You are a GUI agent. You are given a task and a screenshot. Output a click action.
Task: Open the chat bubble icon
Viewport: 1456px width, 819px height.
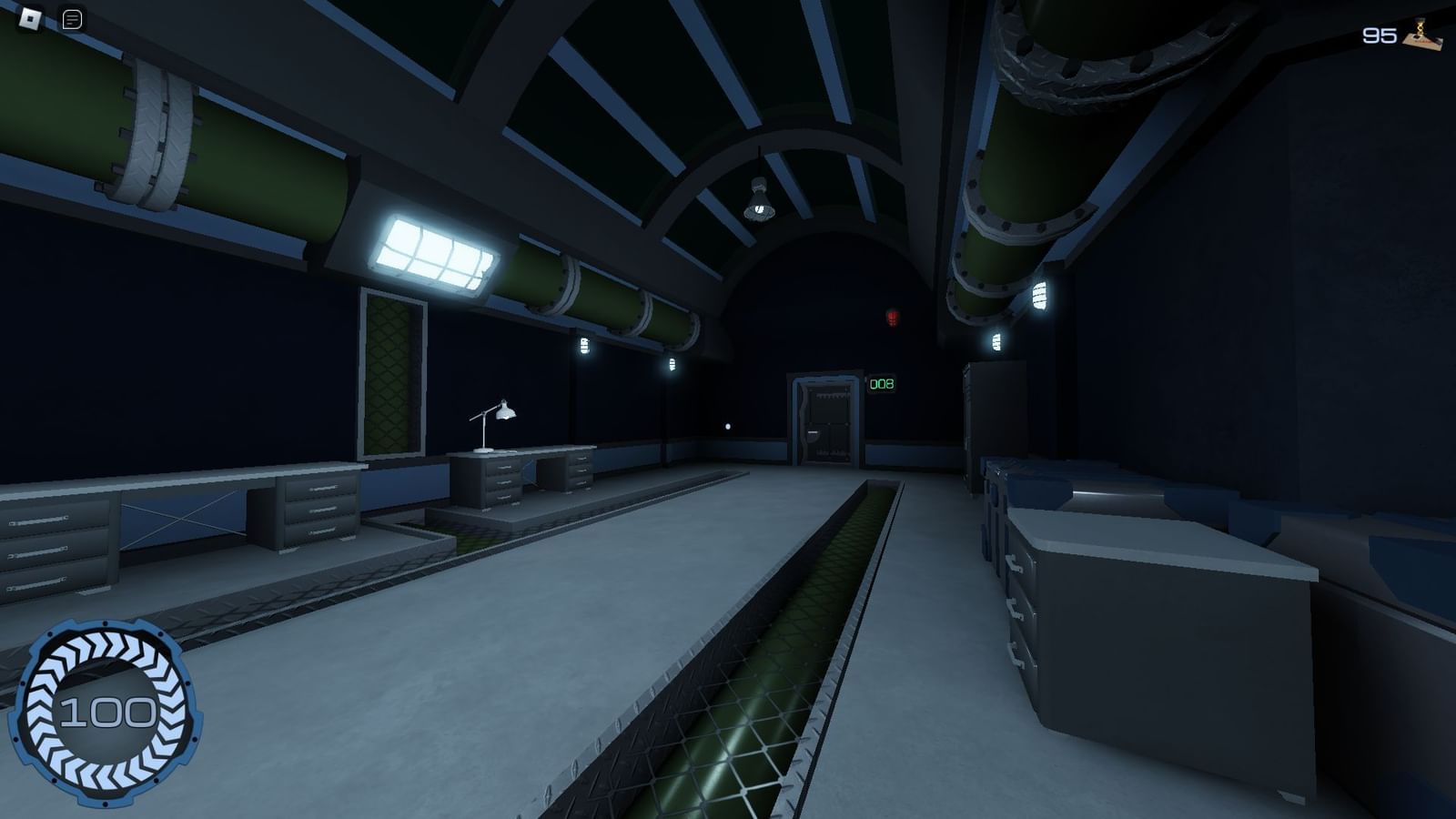(73, 18)
